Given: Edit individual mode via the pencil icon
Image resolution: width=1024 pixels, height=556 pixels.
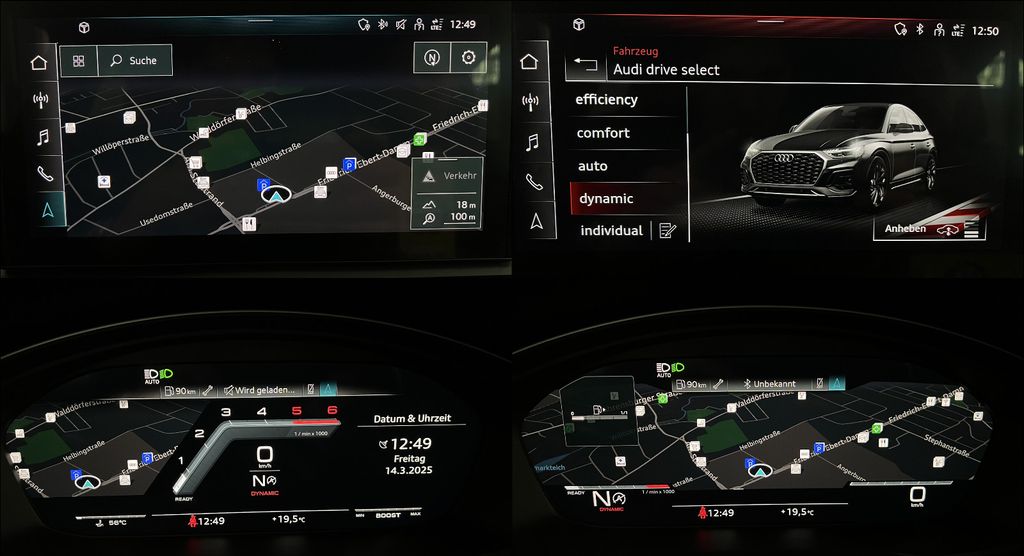Looking at the screenshot, I should [668, 231].
